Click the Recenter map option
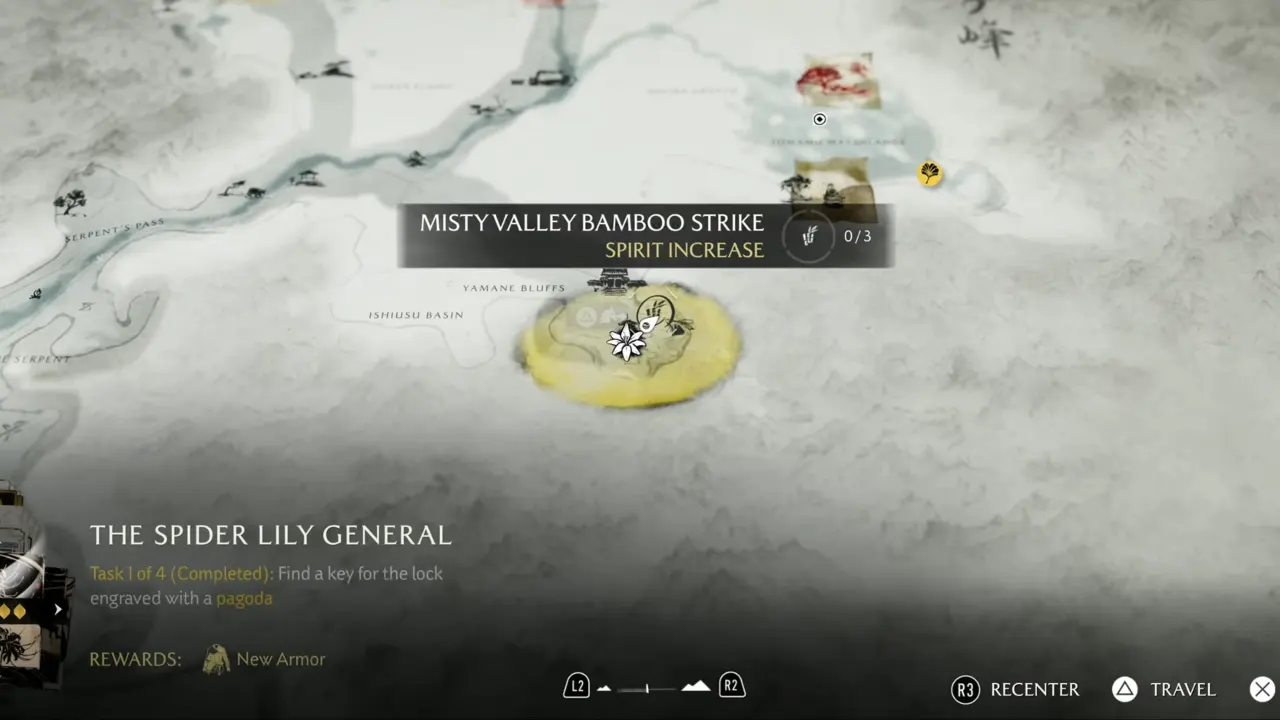The width and height of the screenshot is (1280, 720). click(x=1016, y=690)
